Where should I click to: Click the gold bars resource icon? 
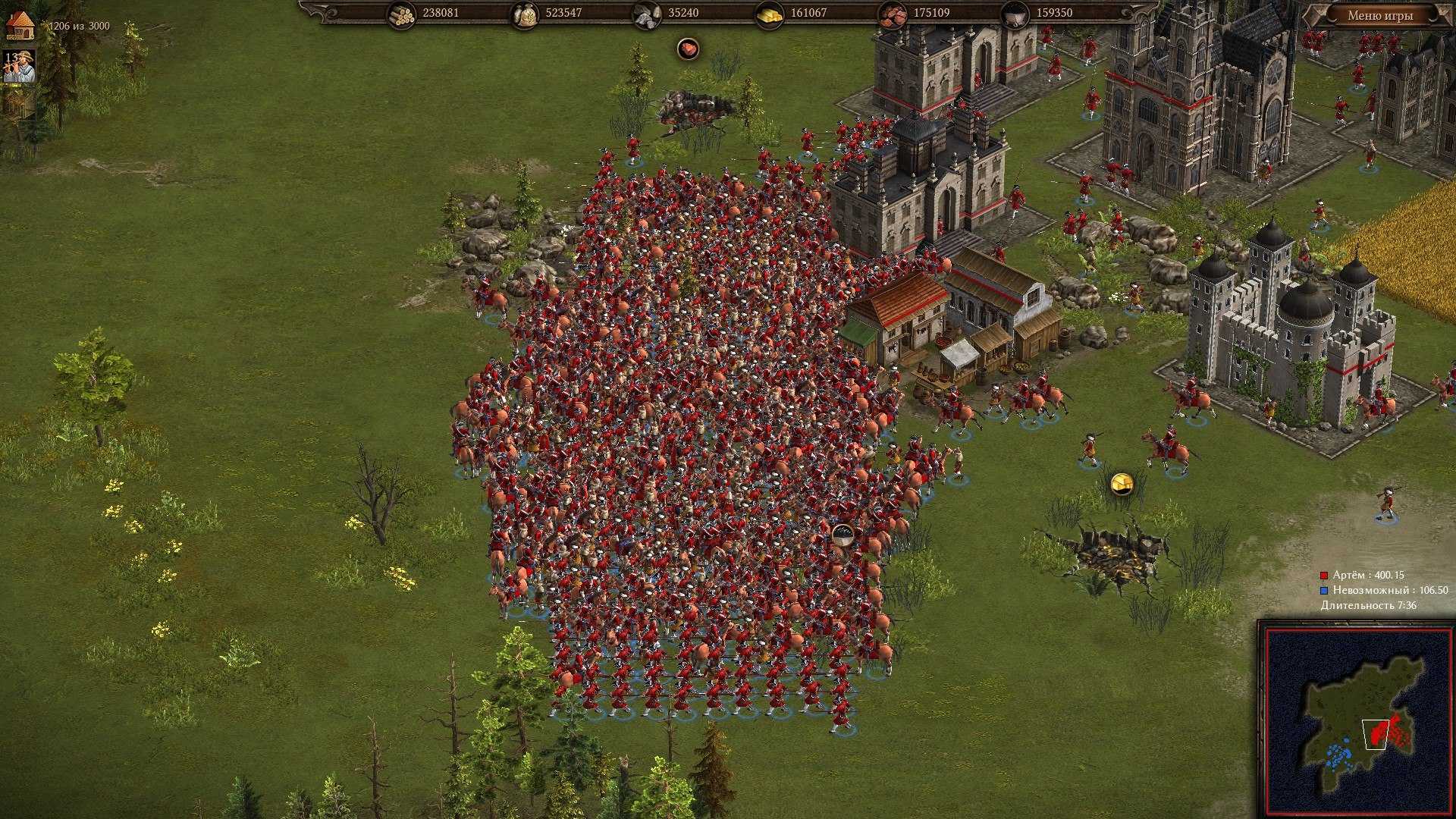769,14
